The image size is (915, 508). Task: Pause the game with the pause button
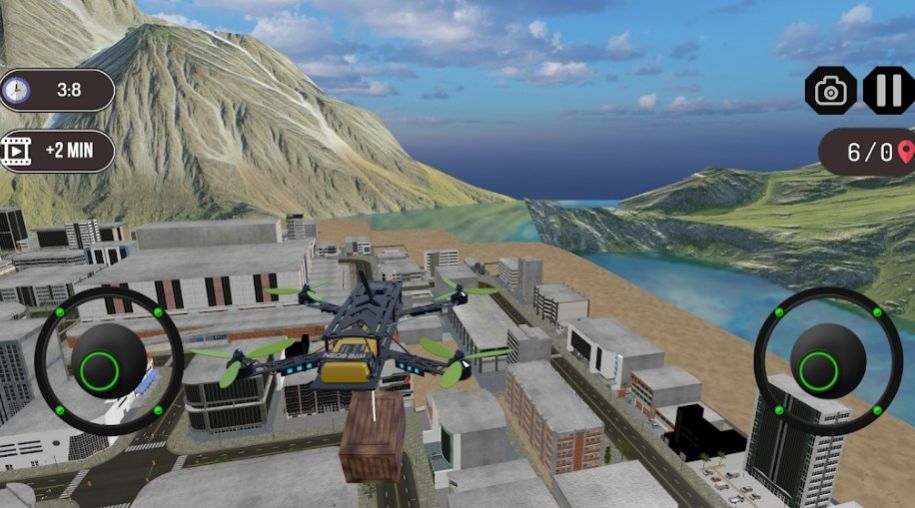888,91
